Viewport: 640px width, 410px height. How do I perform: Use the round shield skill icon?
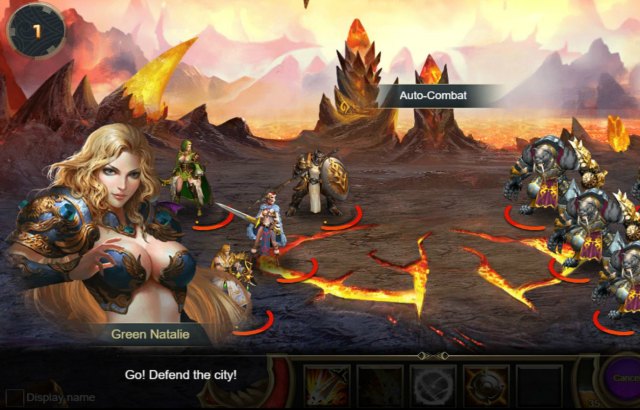pyautogui.click(x=485, y=386)
